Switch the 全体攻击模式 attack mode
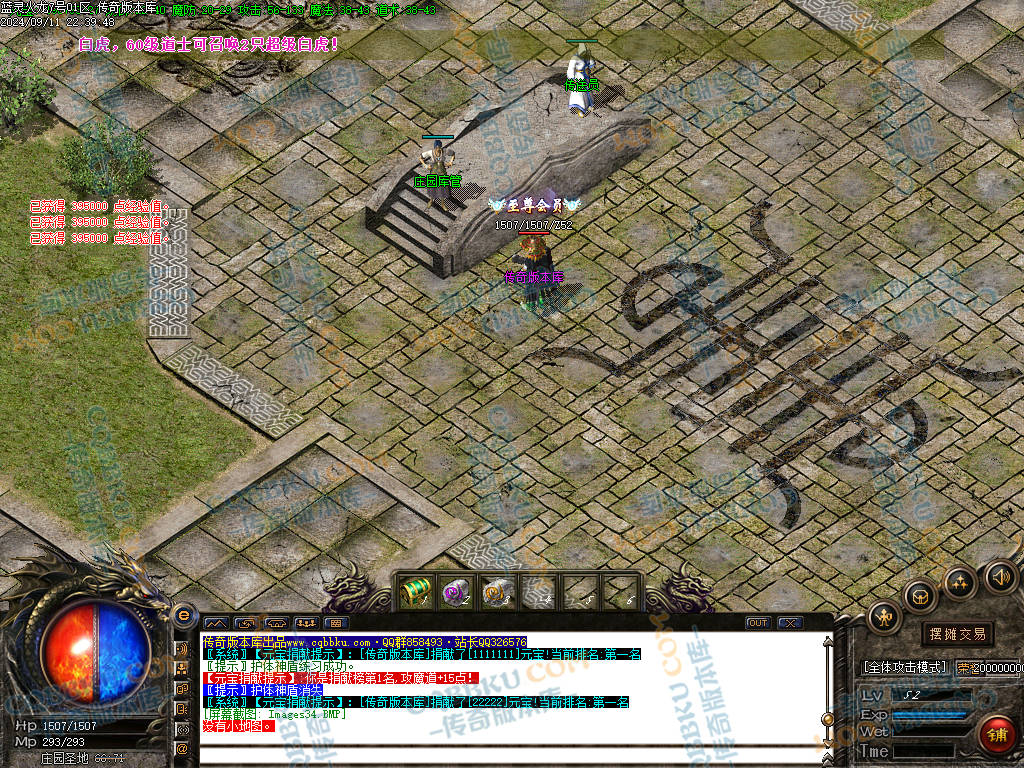1024x768 pixels. [x=904, y=667]
